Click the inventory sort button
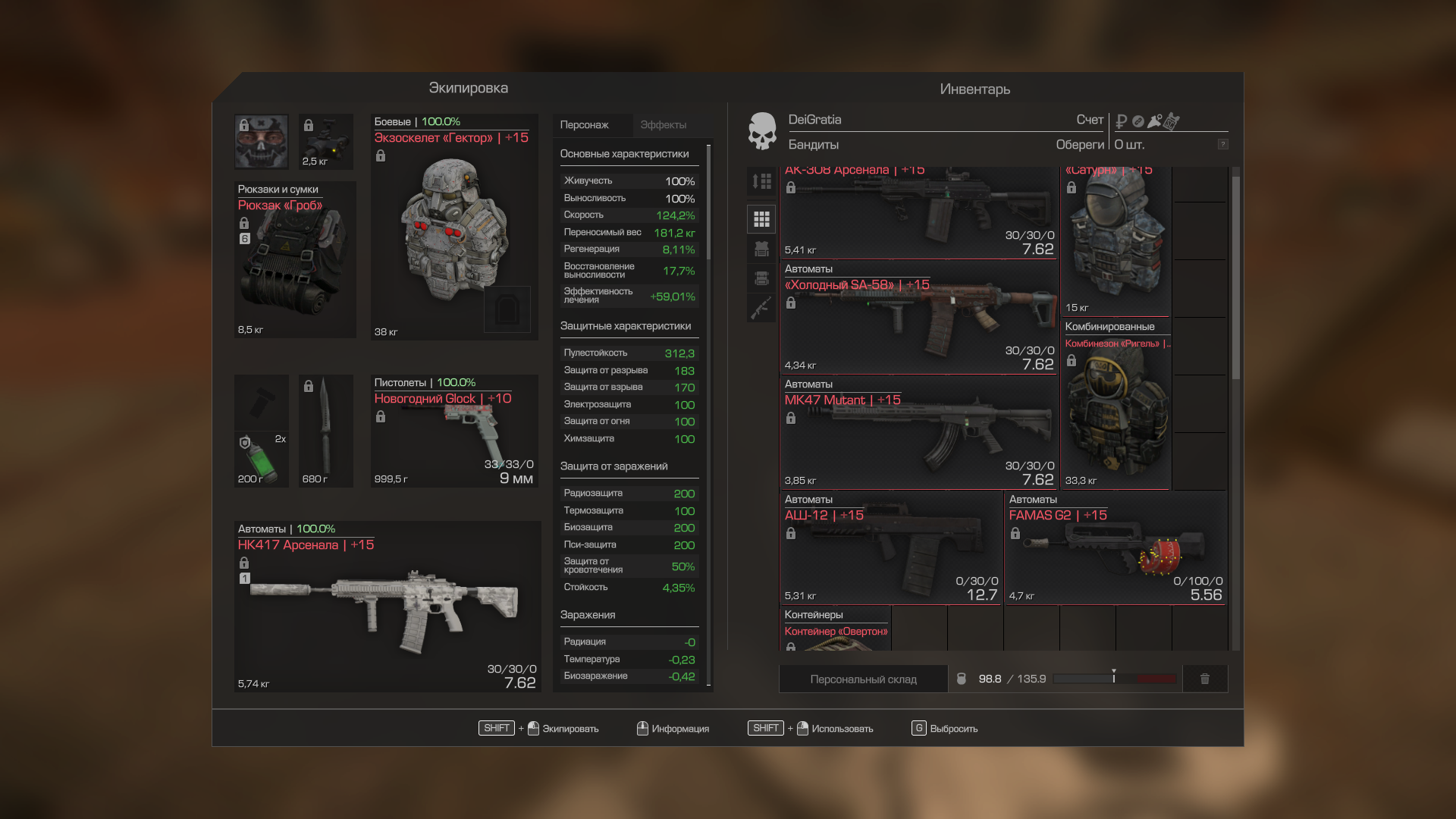 click(761, 181)
